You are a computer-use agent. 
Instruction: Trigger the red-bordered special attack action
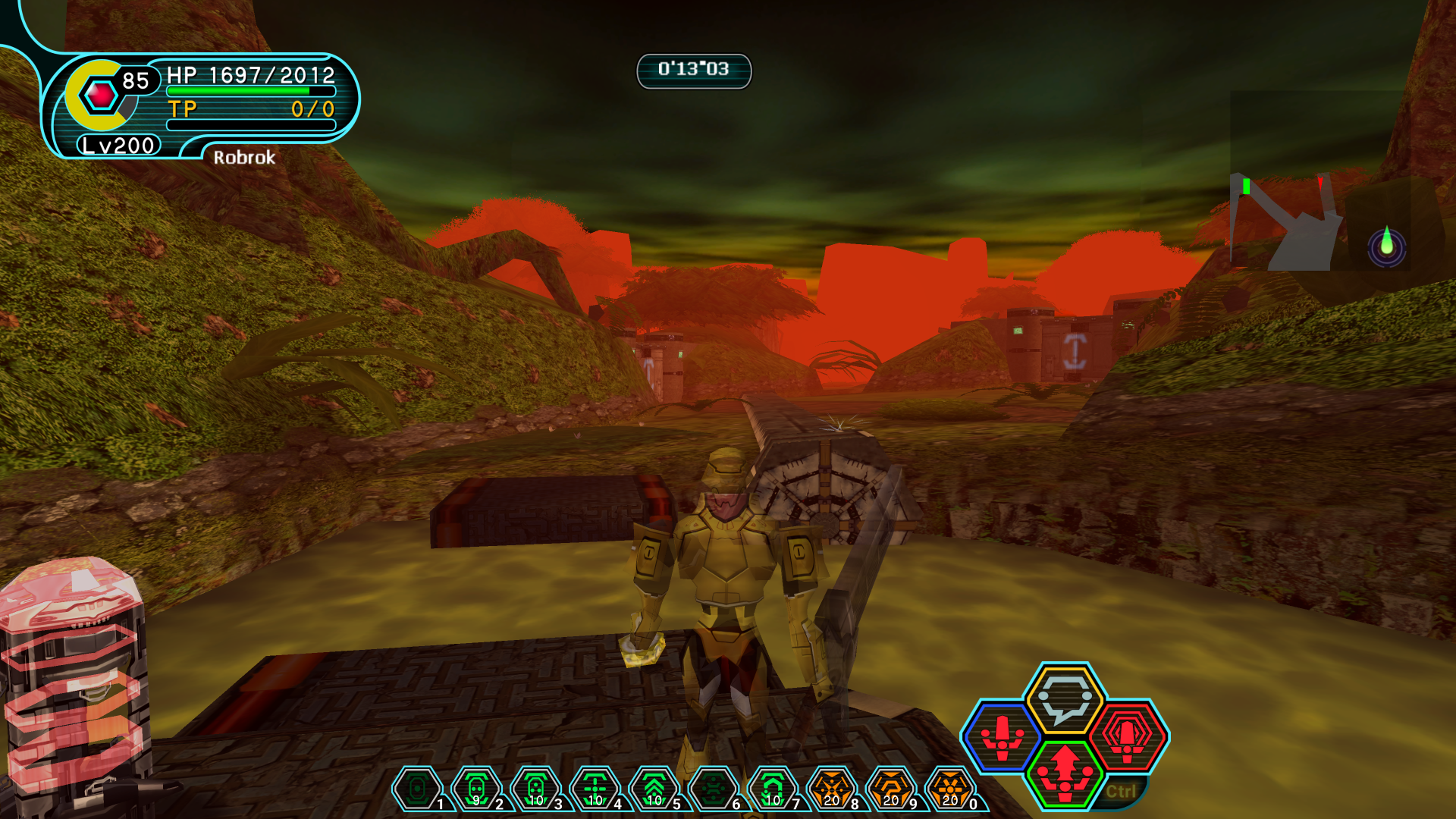click(x=1128, y=736)
